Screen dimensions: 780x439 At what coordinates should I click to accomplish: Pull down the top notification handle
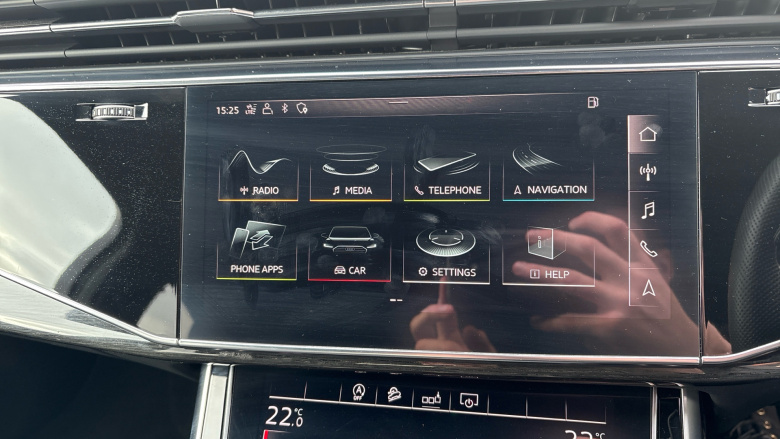(x=398, y=102)
